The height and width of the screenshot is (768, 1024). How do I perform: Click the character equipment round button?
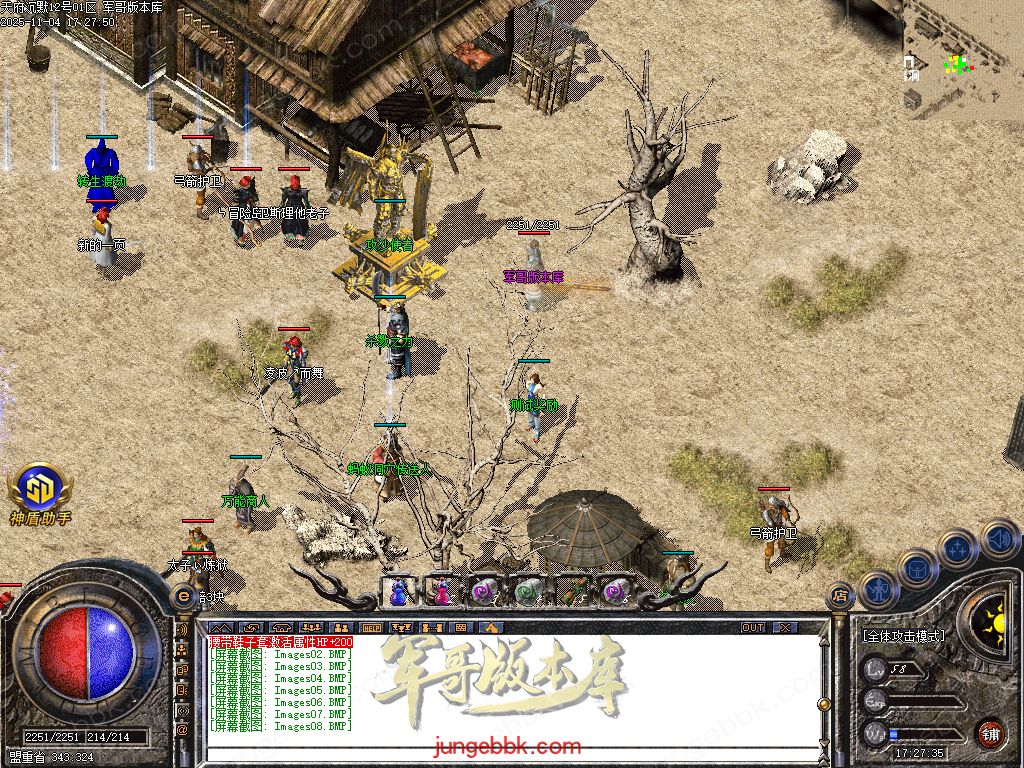click(x=877, y=590)
